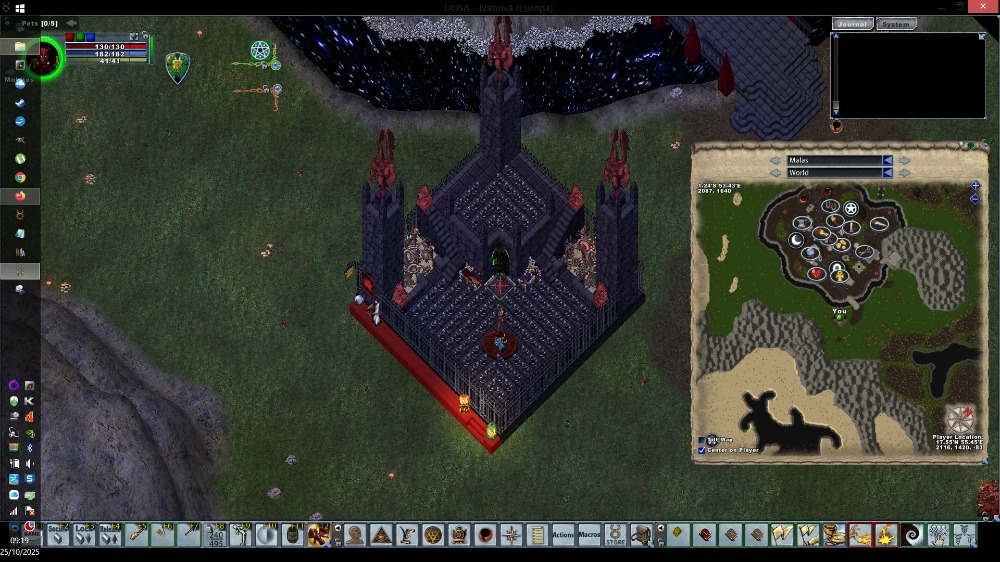Activate the black-and-white spiral hotbar icon

click(912, 535)
